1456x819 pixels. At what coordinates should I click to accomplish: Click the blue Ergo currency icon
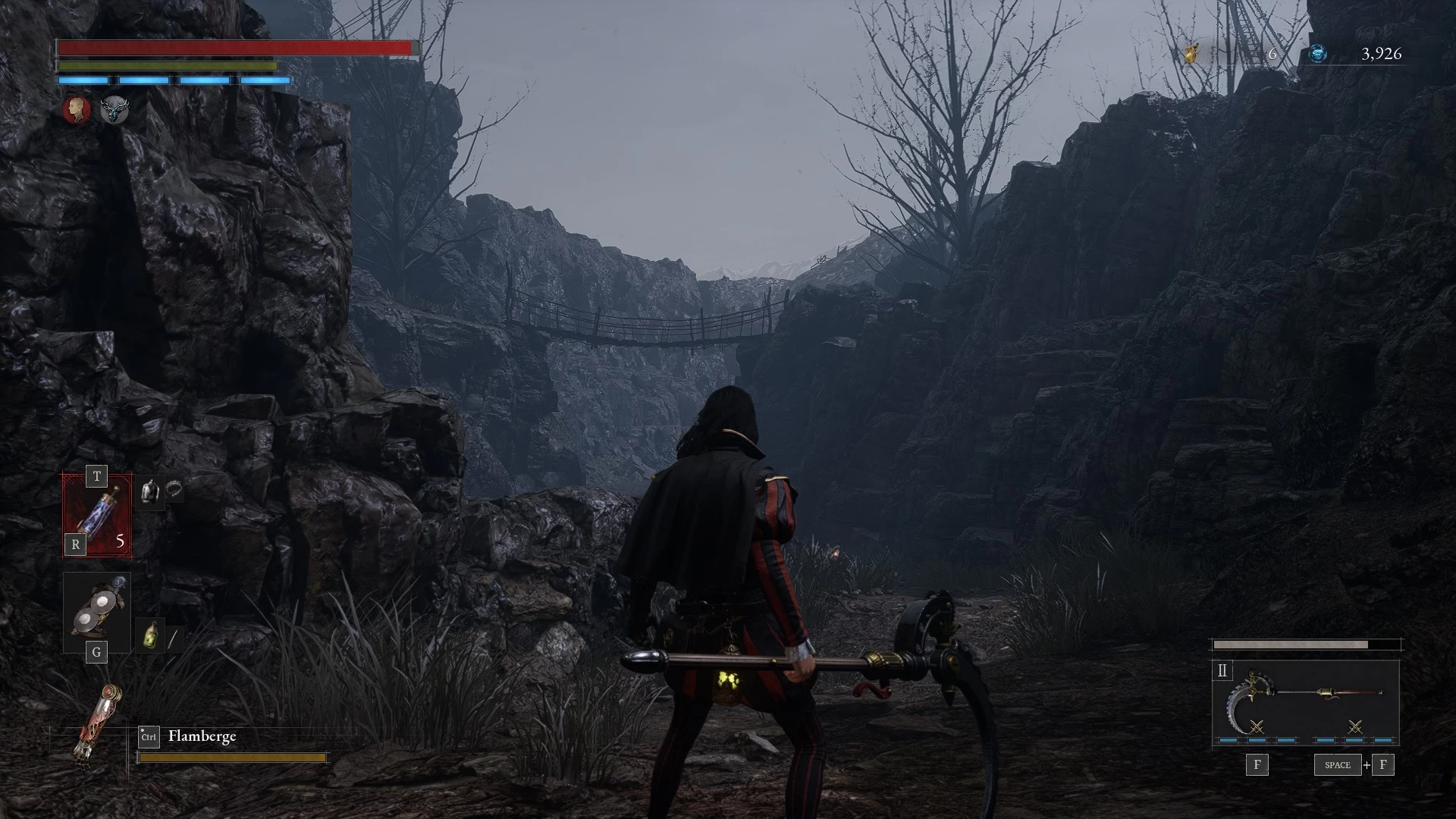[1318, 53]
